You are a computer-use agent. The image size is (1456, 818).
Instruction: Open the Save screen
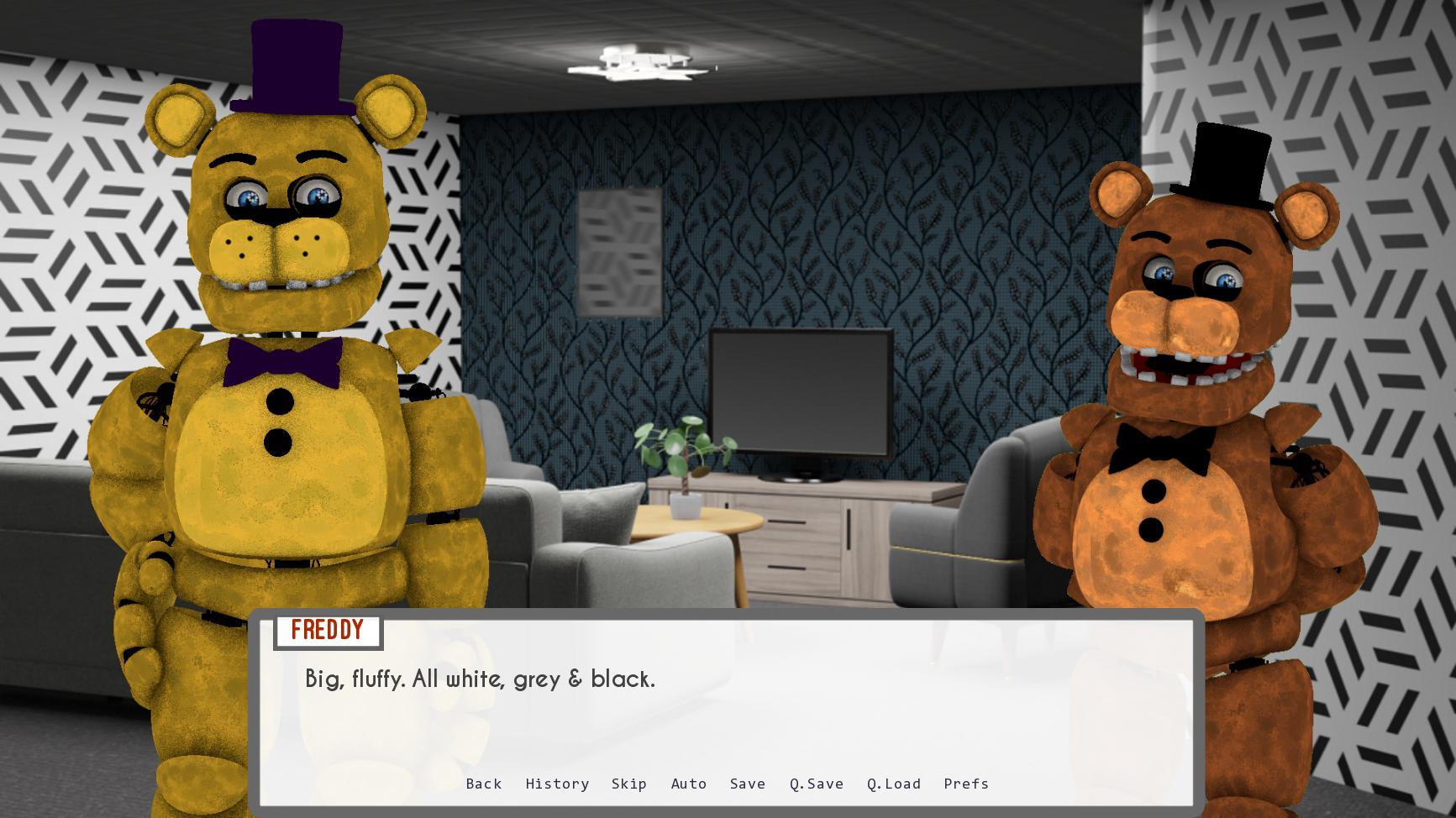747,784
